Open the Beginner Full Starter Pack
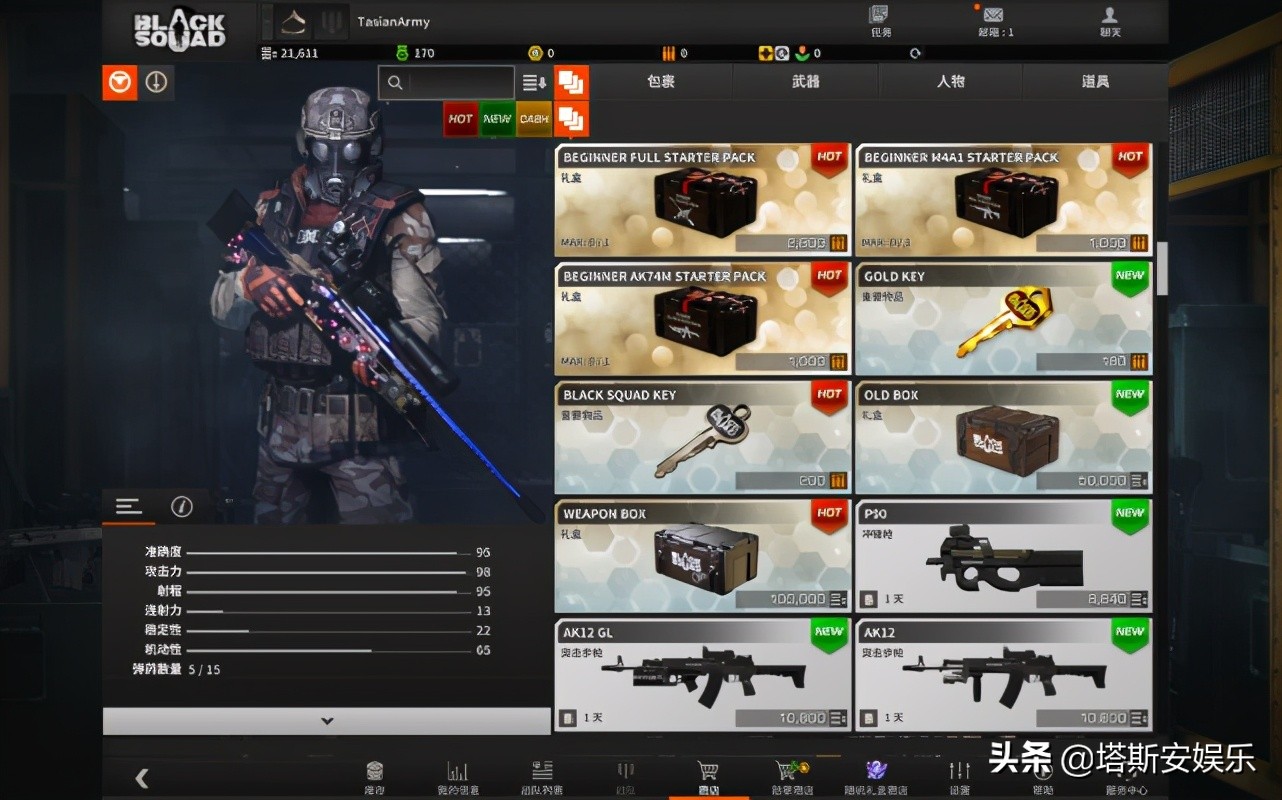This screenshot has width=1282, height=800. point(702,201)
